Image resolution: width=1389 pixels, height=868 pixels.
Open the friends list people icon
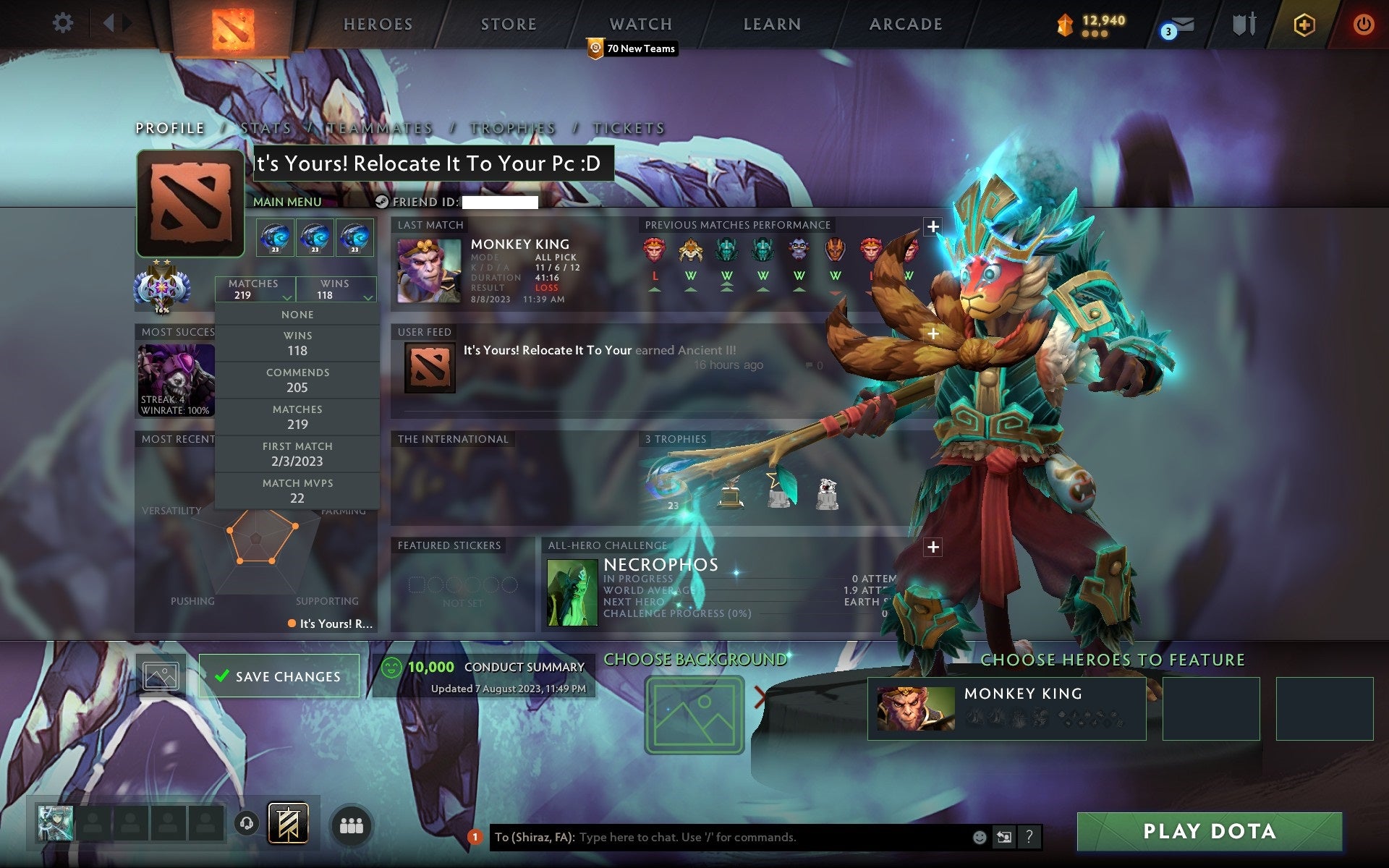tap(352, 824)
